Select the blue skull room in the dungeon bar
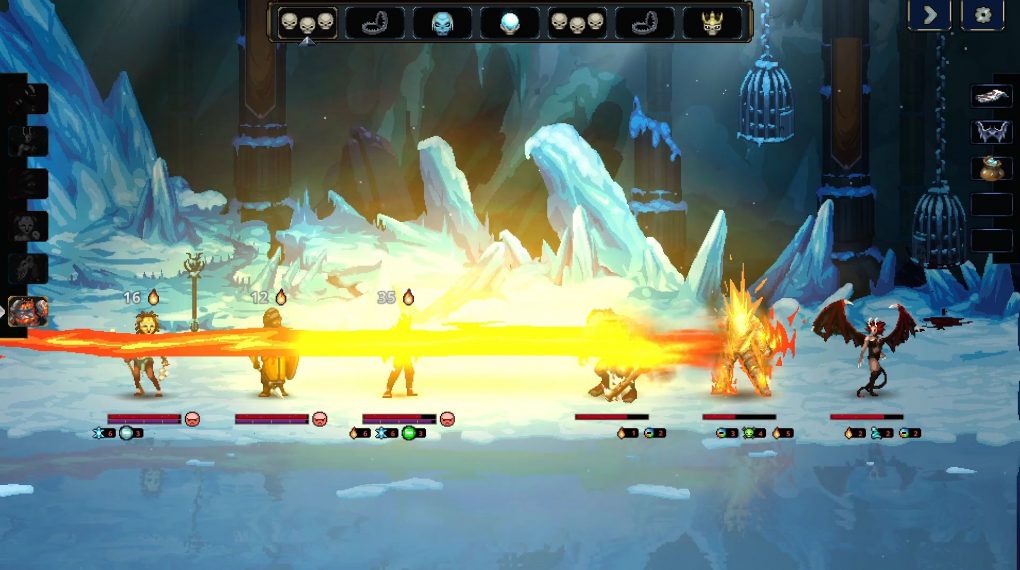This screenshot has height=570, width=1020. tap(443, 22)
